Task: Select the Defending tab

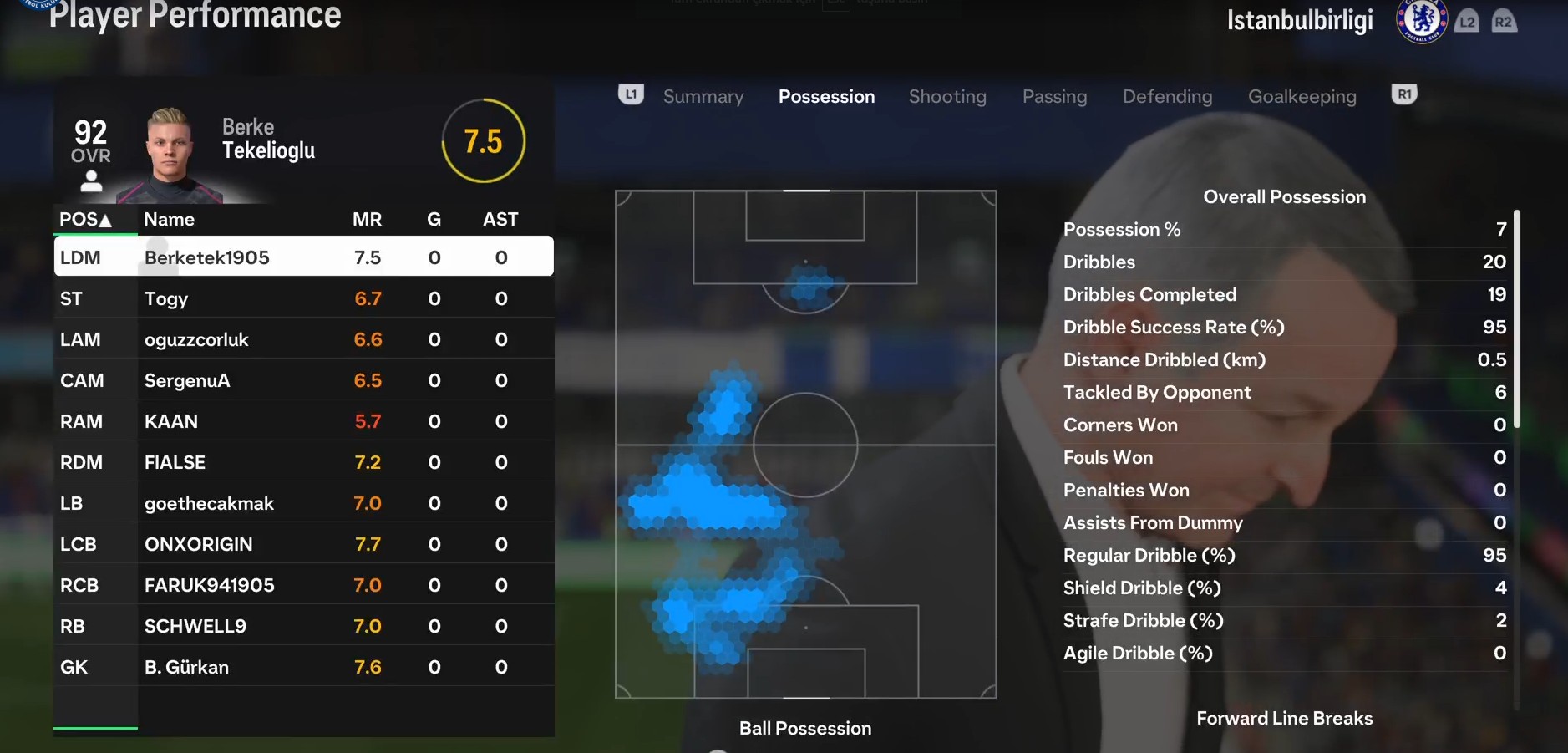Action: [x=1167, y=97]
